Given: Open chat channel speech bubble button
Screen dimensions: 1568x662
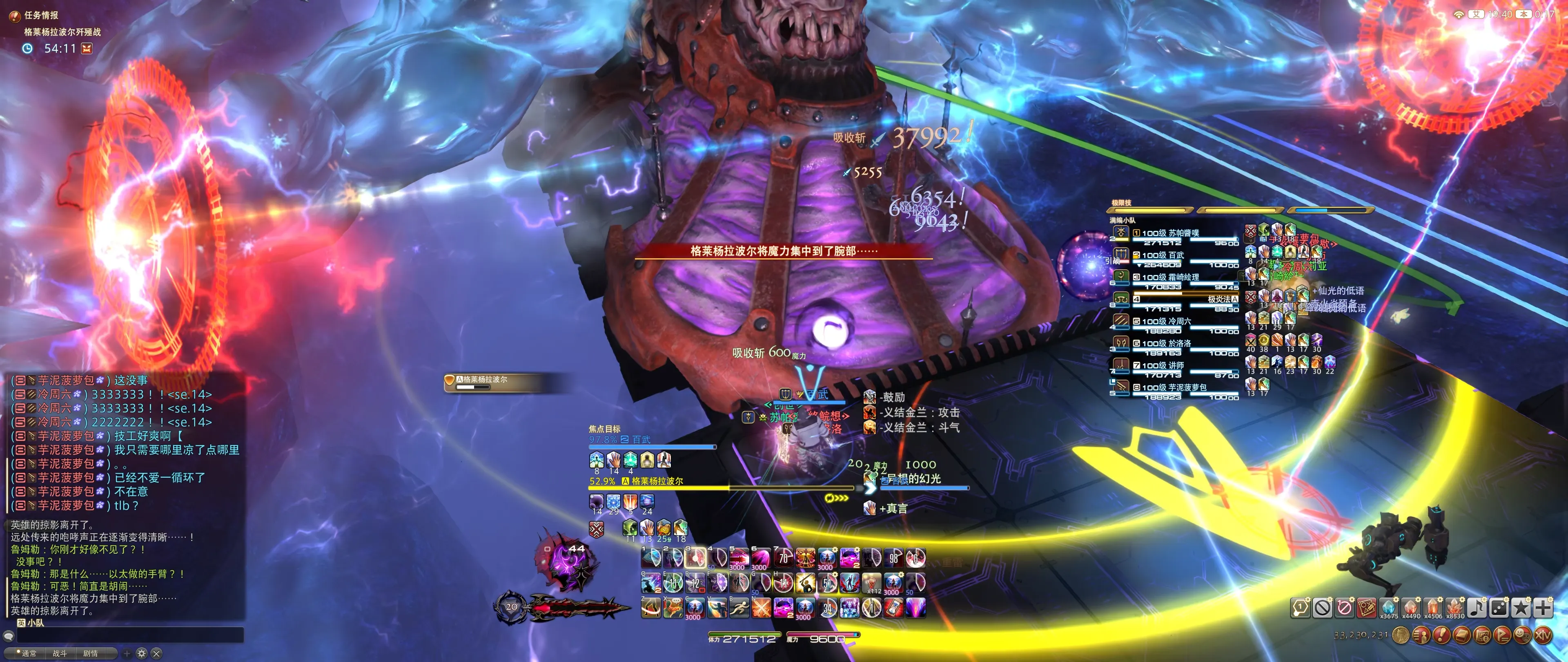Looking at the screenshot, I should click(x=9, y=636).
